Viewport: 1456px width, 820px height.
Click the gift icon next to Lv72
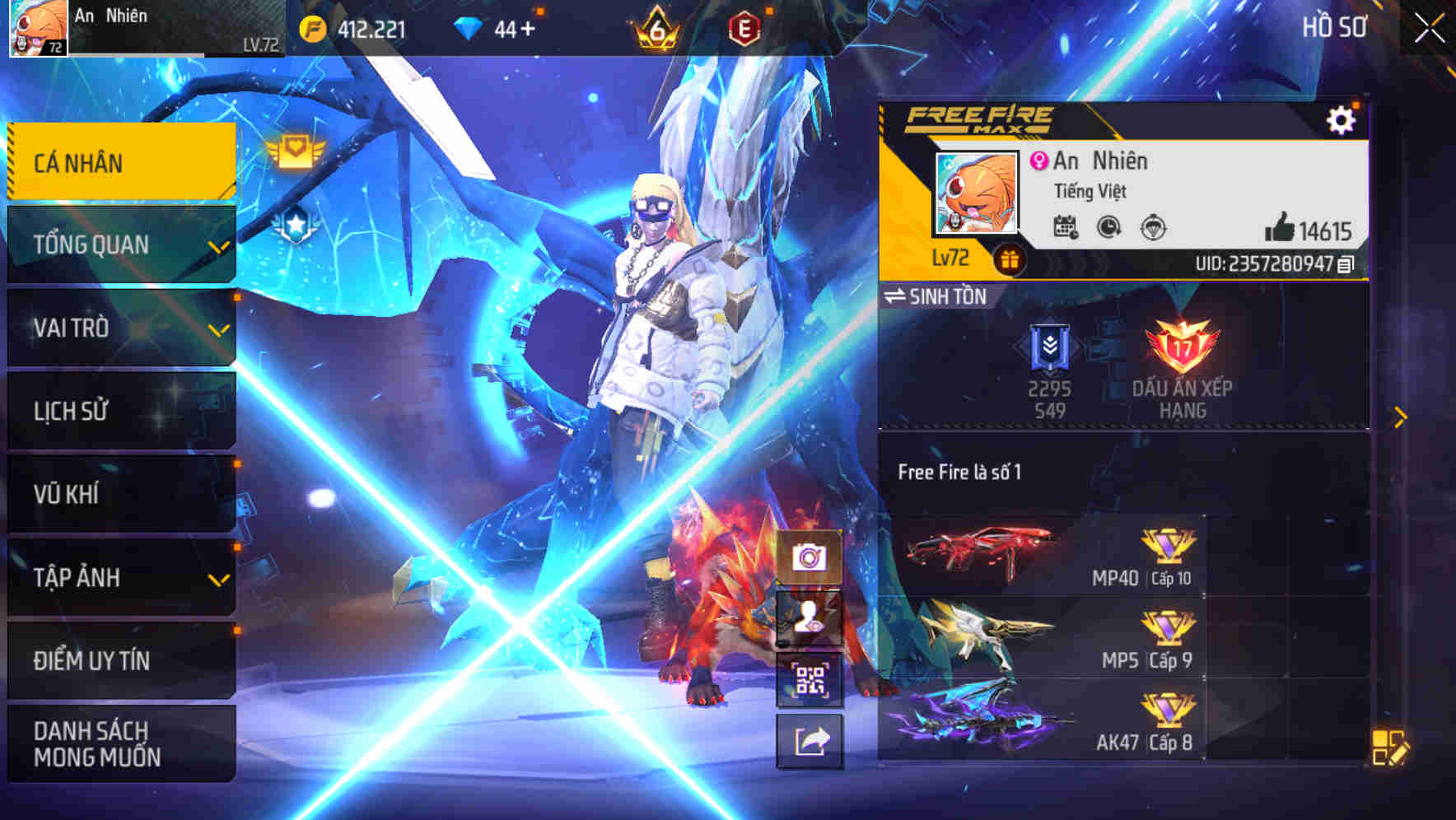[x=1009, y=259]
